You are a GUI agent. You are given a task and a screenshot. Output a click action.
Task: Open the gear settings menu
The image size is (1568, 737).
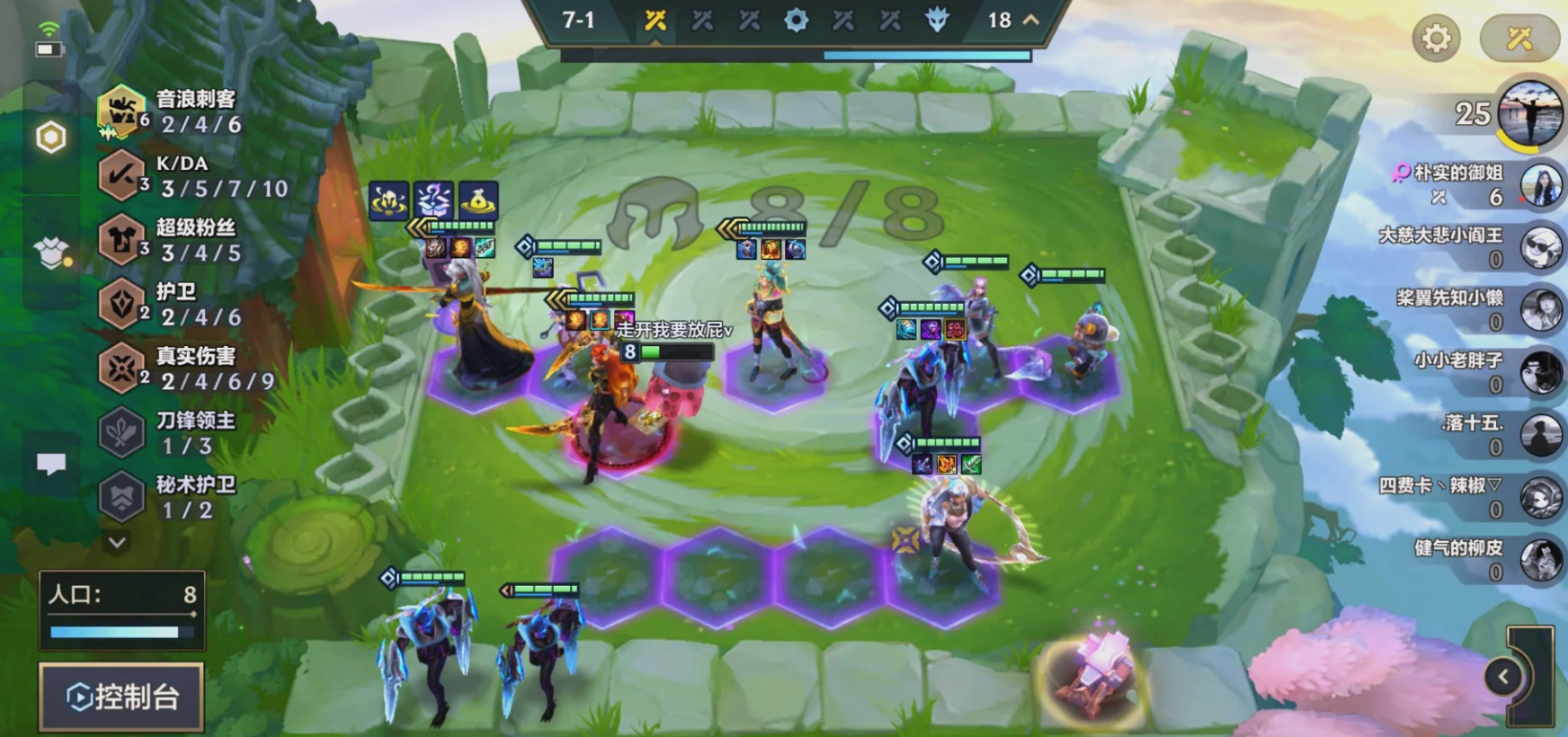tap(1436, 38)
